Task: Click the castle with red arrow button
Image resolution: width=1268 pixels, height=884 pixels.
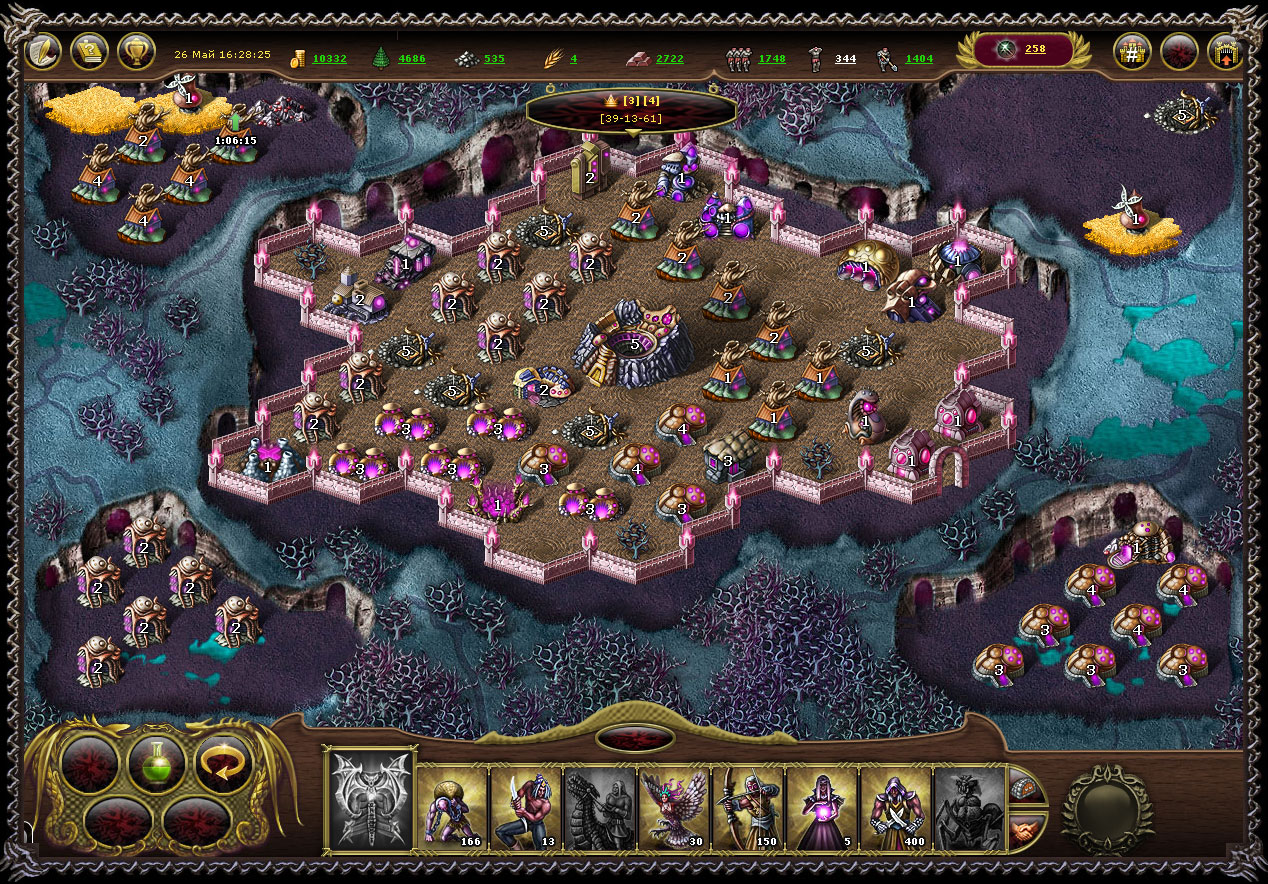Action: pos(1226,52)
